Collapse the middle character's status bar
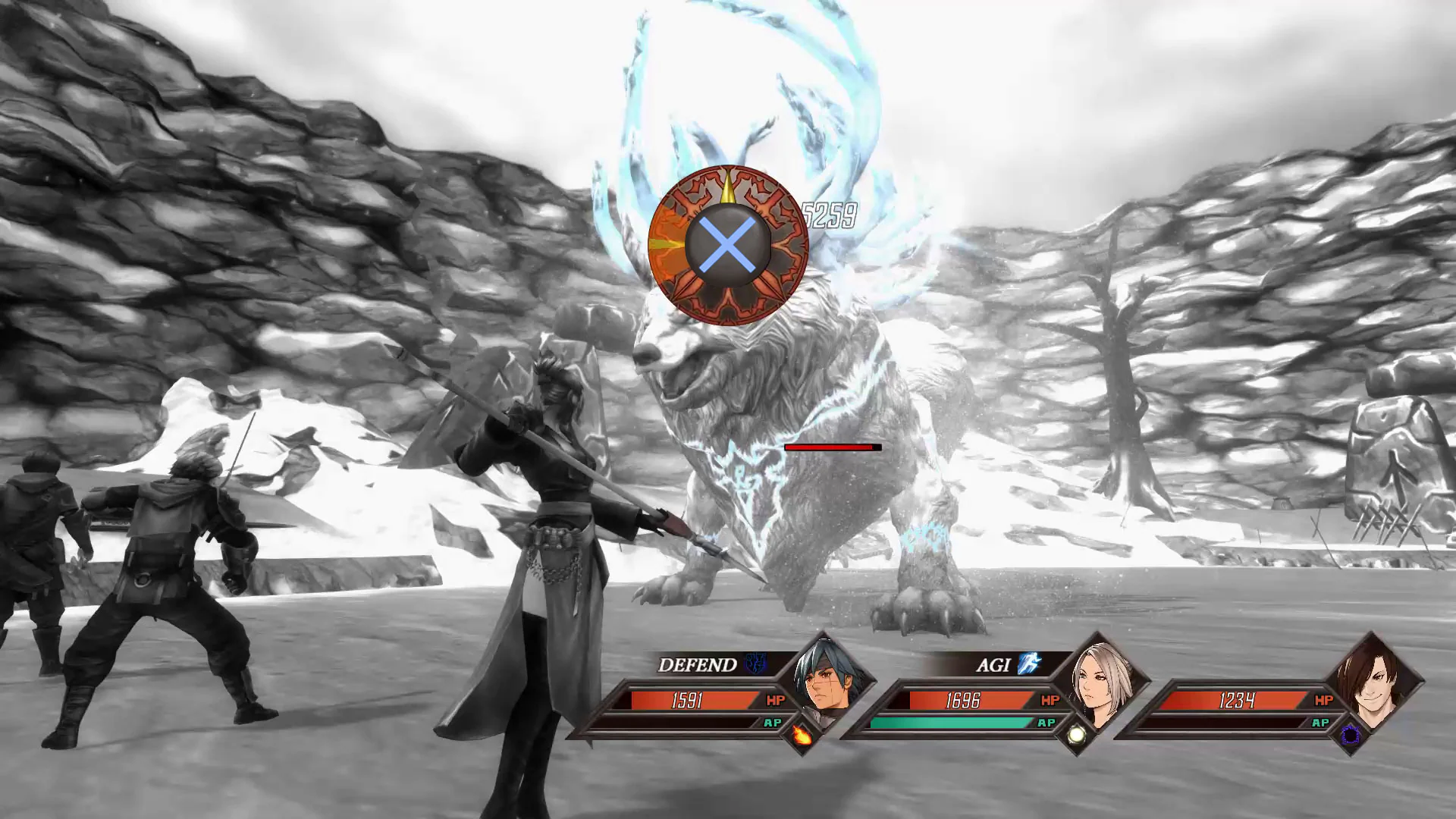The image size is (1456, 819). pyautogui.click(x=971, y=702)
